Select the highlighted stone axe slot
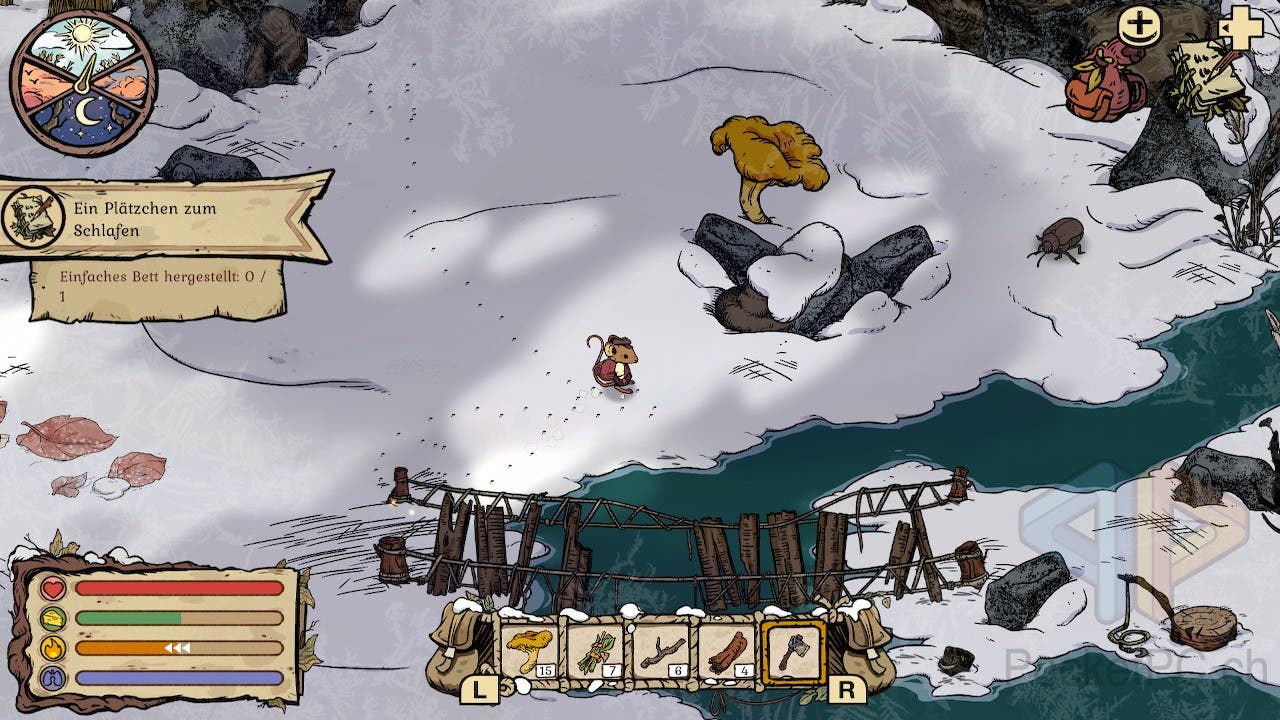Screen dimensions: 1280x720 [x=793, y=651]
